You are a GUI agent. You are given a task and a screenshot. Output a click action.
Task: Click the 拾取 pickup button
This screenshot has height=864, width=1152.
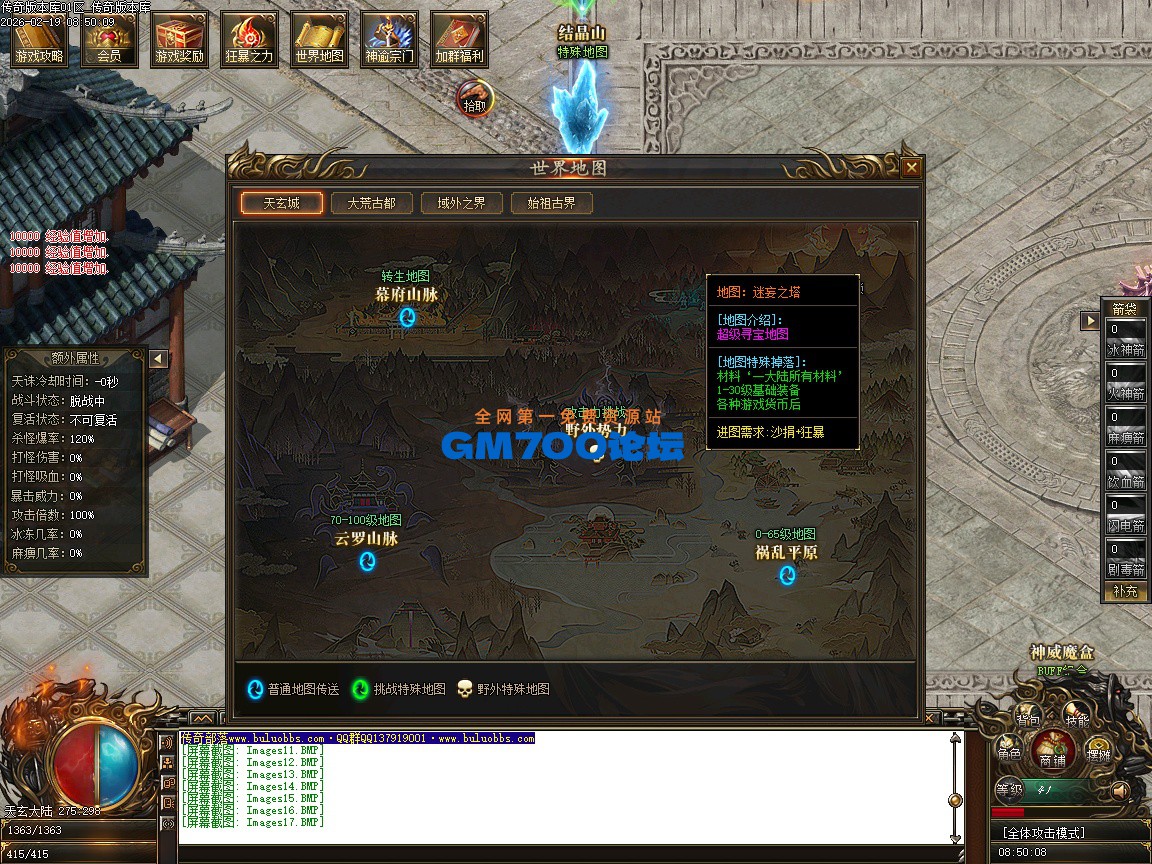point(474,100)
